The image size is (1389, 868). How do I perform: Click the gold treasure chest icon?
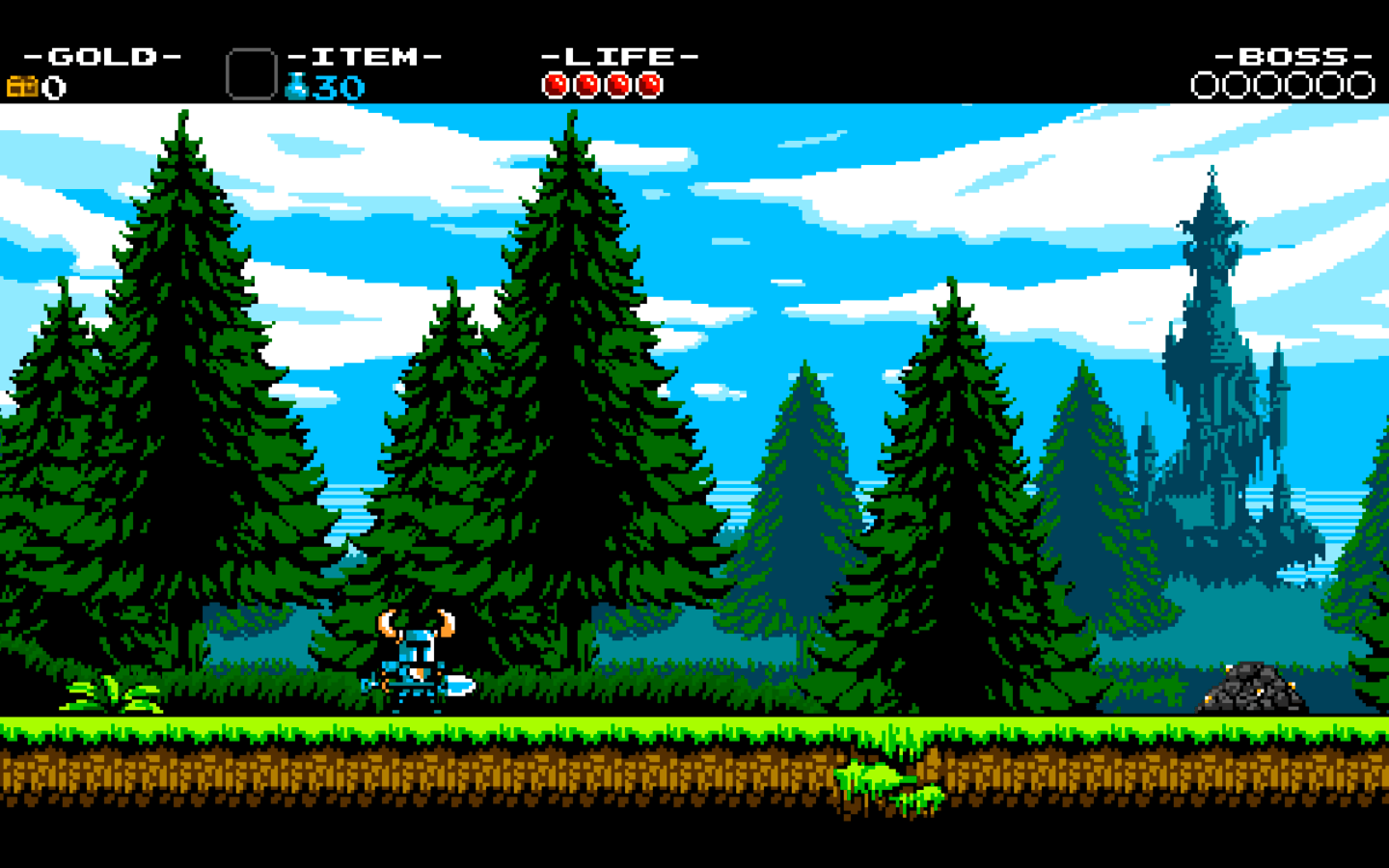coord(22,87)
